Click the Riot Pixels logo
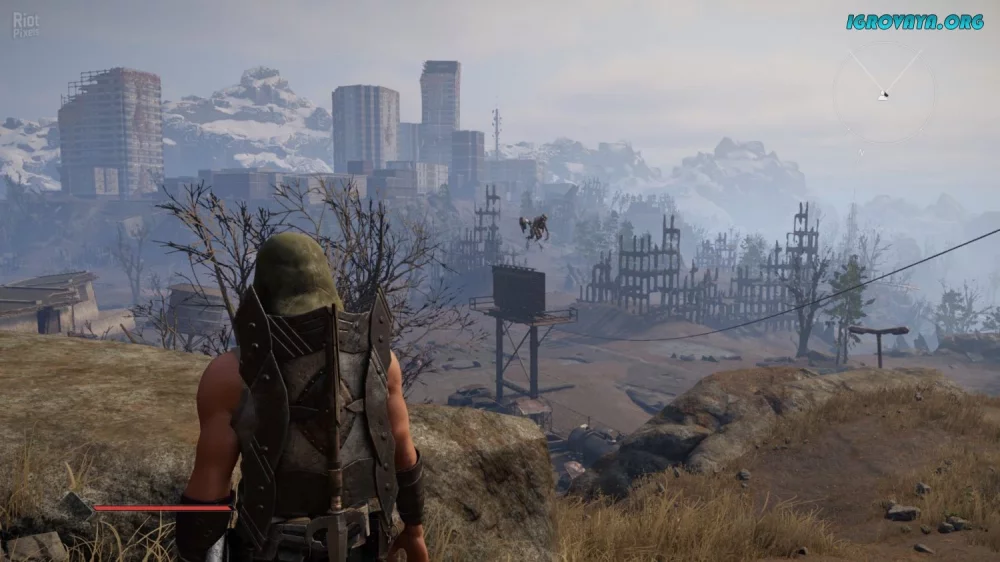The width and height of the screenshot is (1000, 562). (26, 24)
